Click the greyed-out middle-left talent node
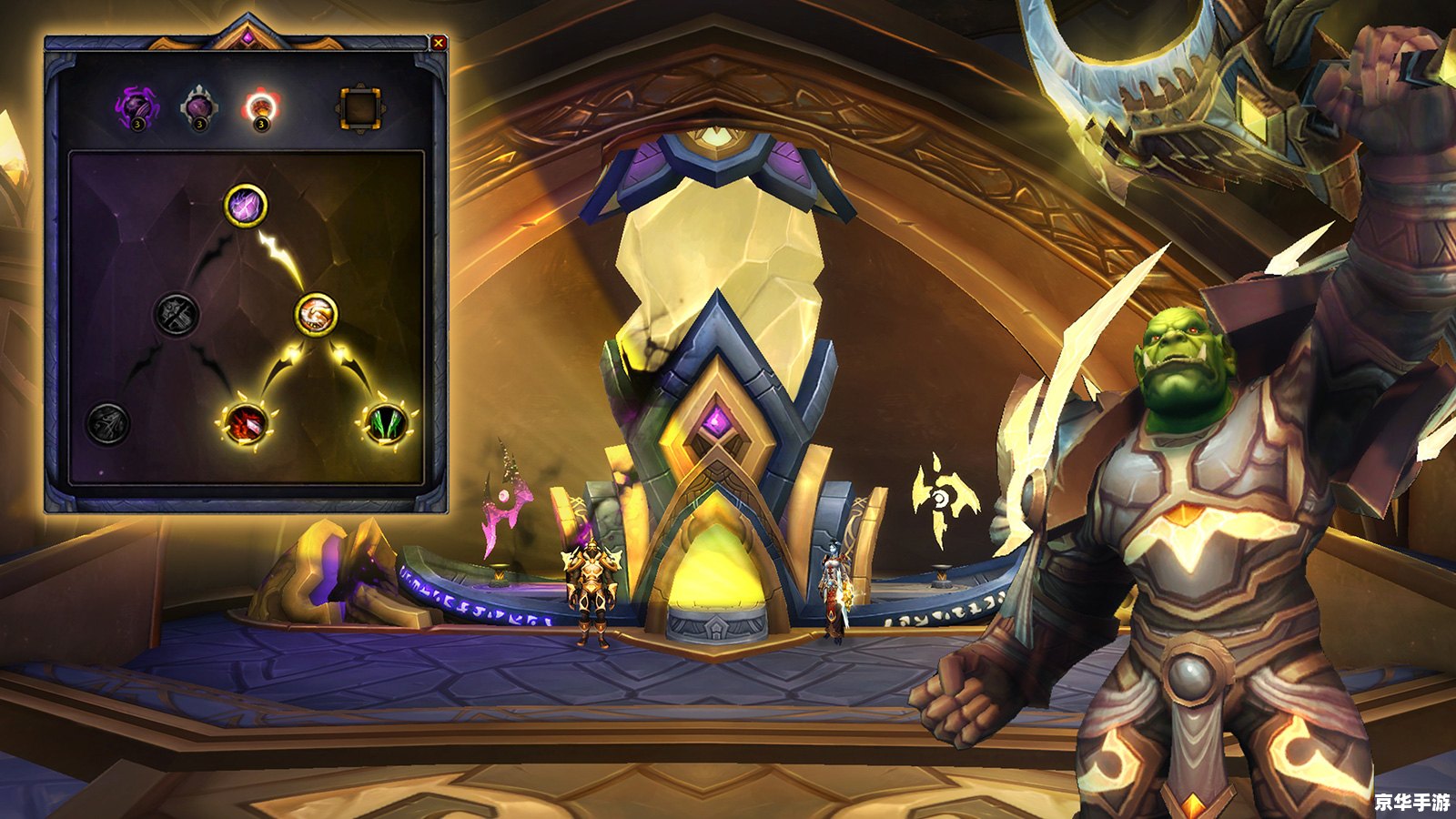 pyautogui.click(x=176, y=315)
